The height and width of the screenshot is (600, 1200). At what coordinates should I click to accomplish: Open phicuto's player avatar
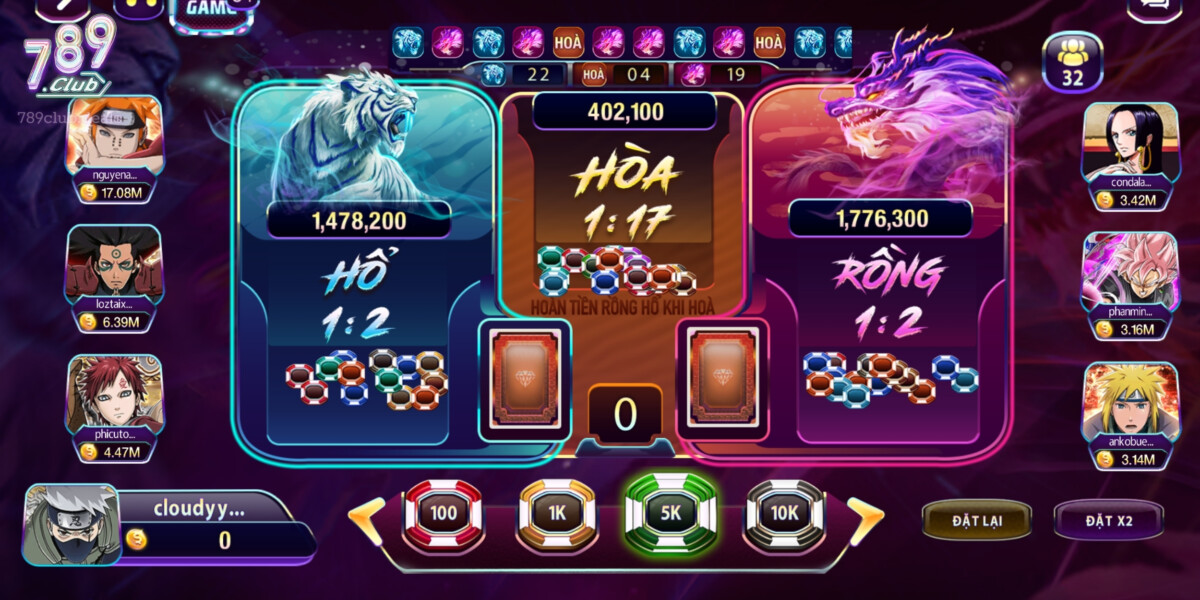tap(114, 393)
